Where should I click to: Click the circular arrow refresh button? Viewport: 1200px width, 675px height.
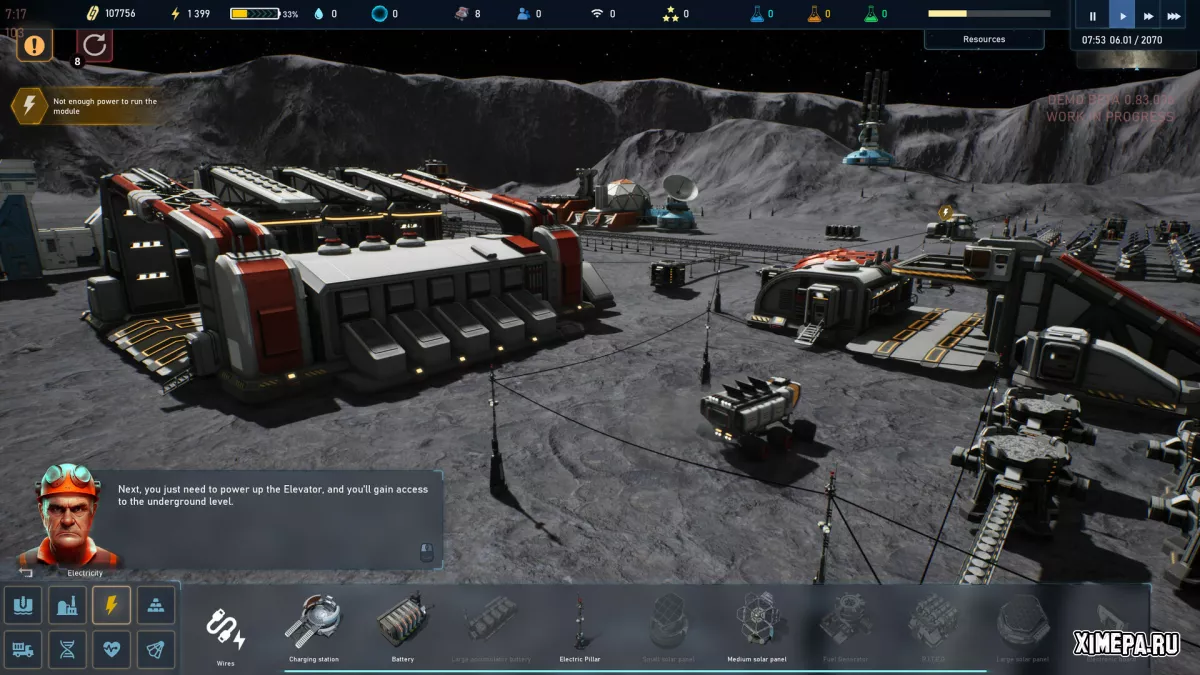coord(95,45)
